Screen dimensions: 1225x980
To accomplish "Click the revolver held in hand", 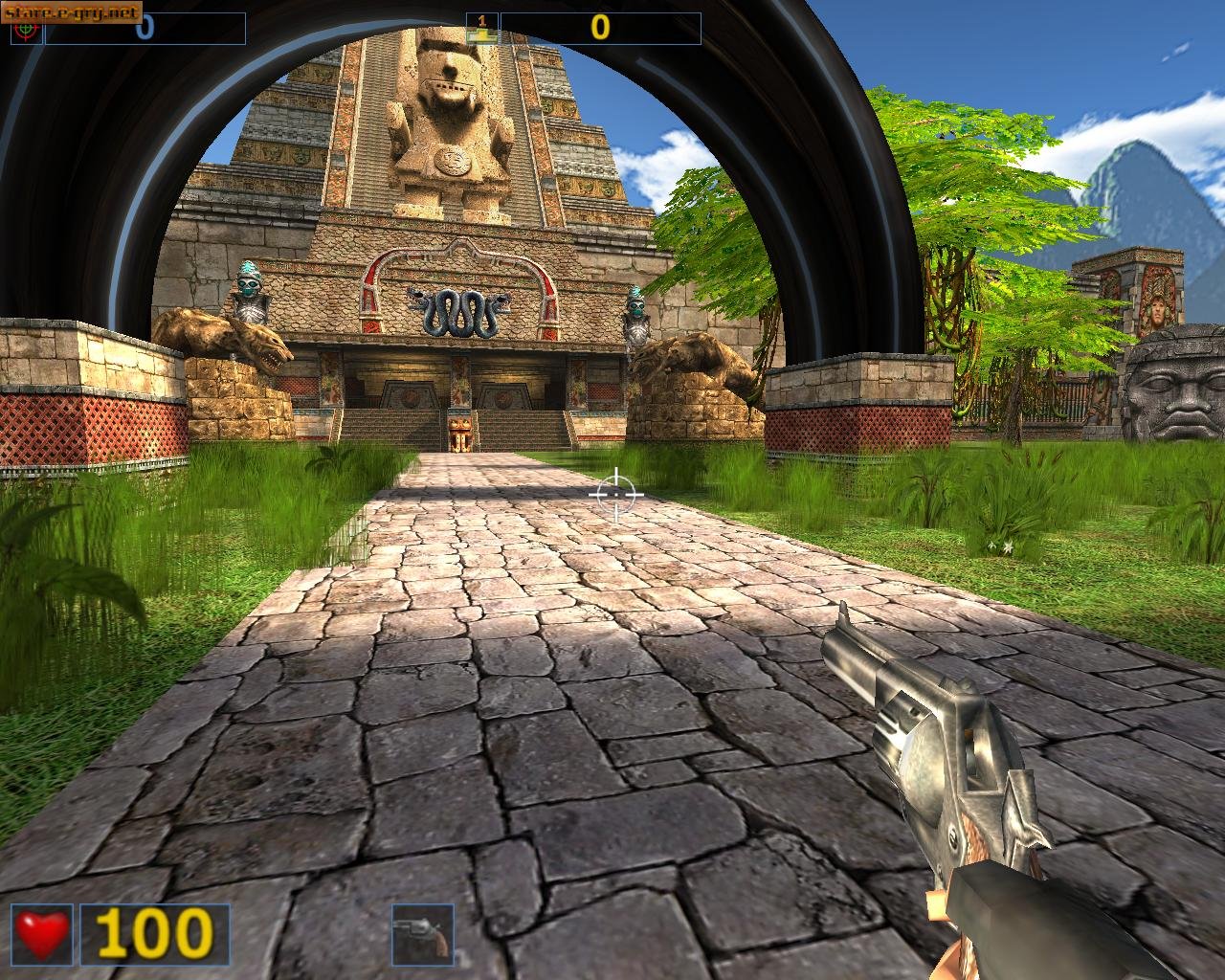I will click(x=933, y=756).
